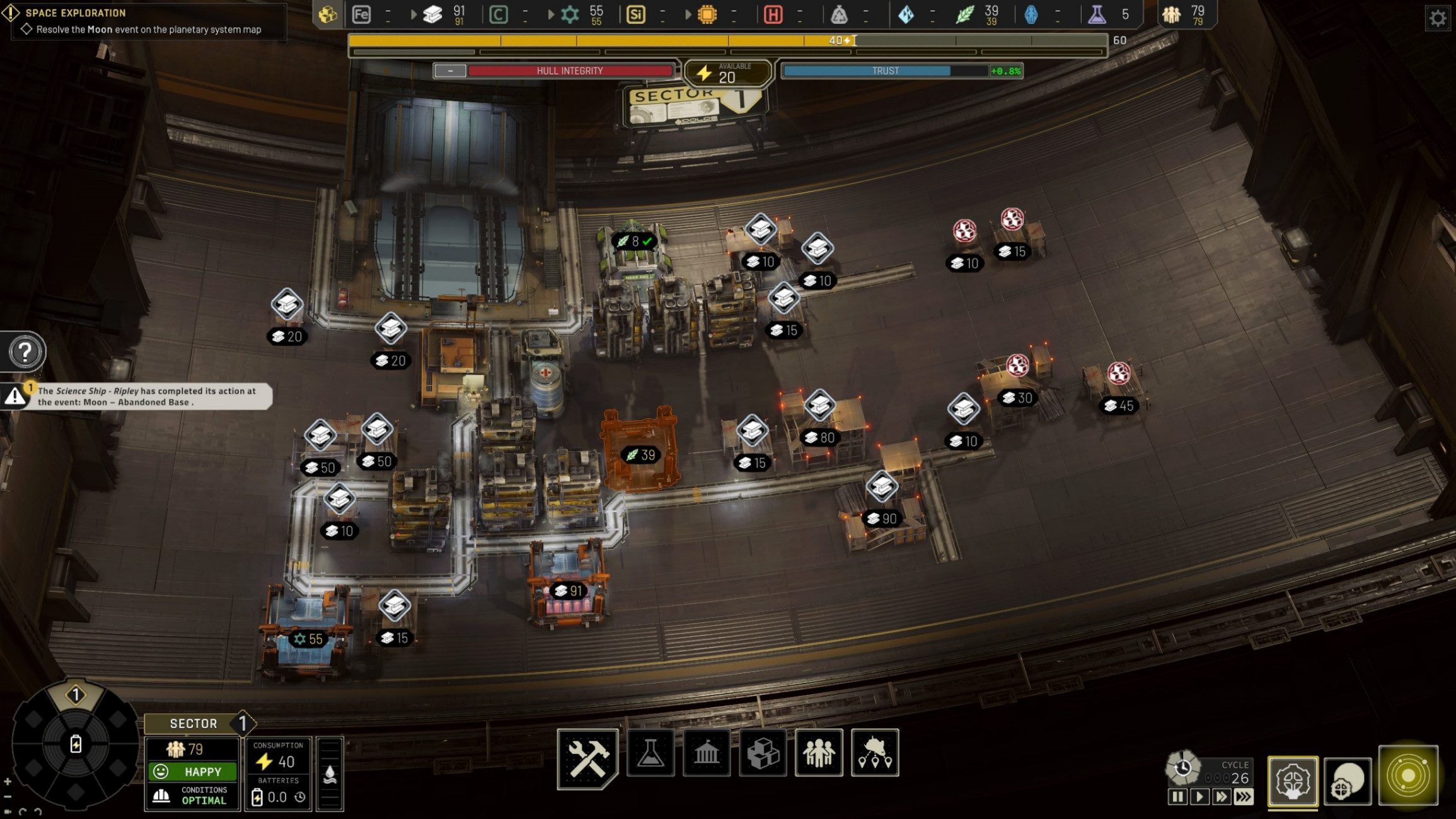Open the ship and map pins menu

pyautogui.click(x=875, y=753)
